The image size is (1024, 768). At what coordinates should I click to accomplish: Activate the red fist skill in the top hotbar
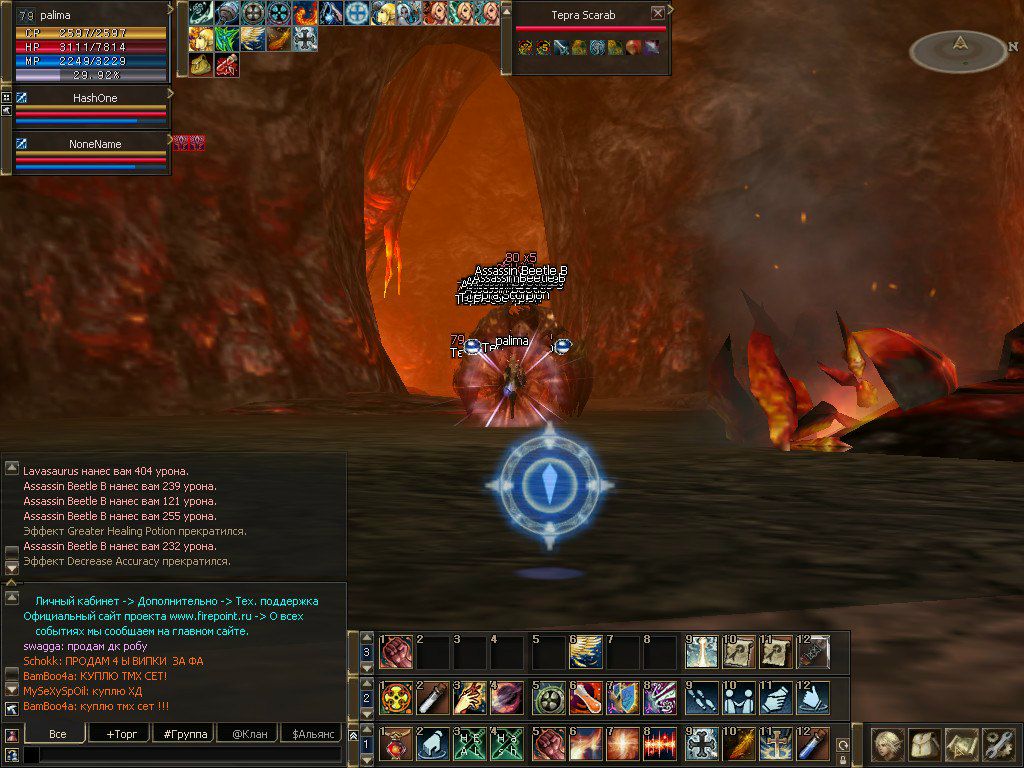(x=395, y=651)
